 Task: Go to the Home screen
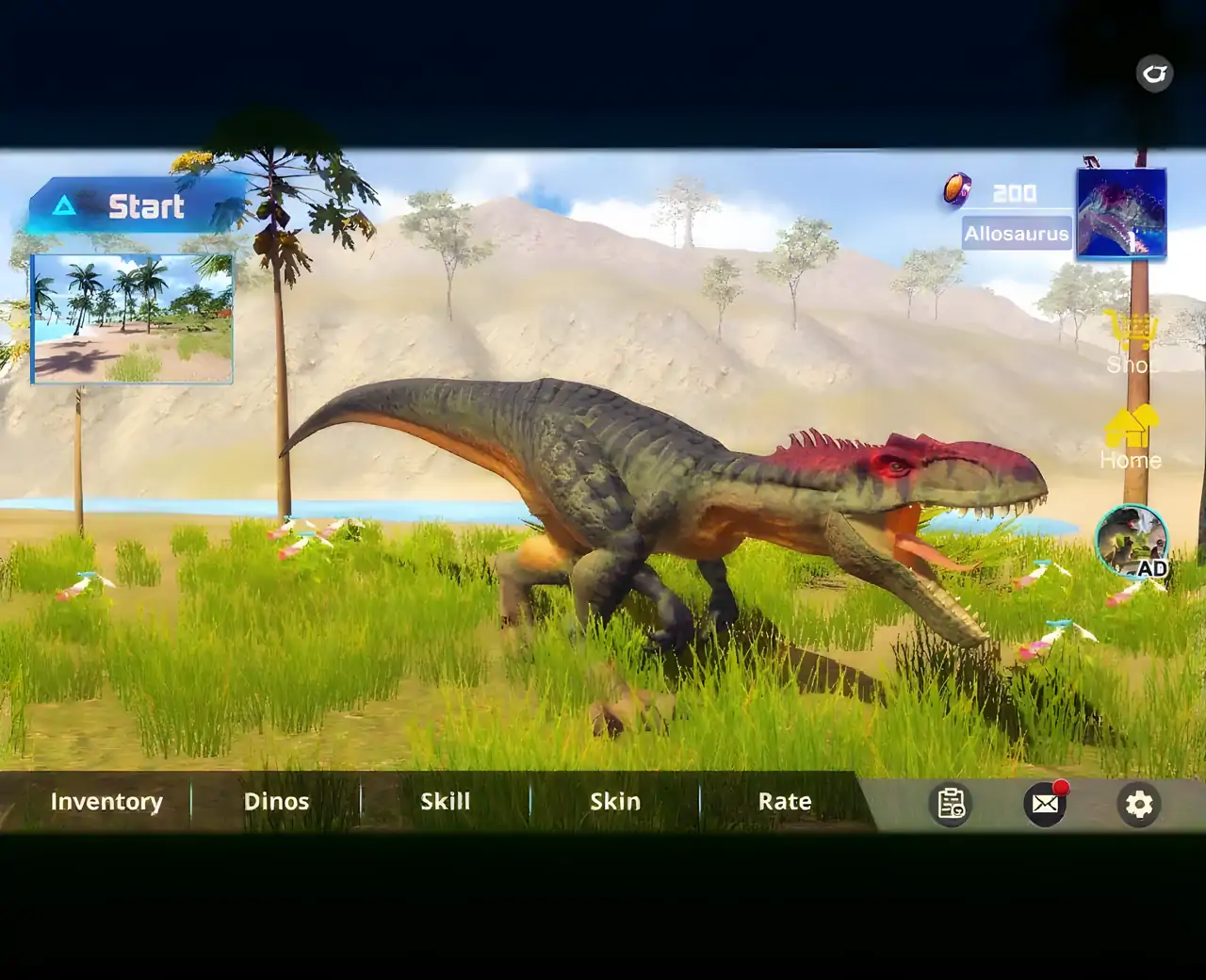pos(1131,438)
